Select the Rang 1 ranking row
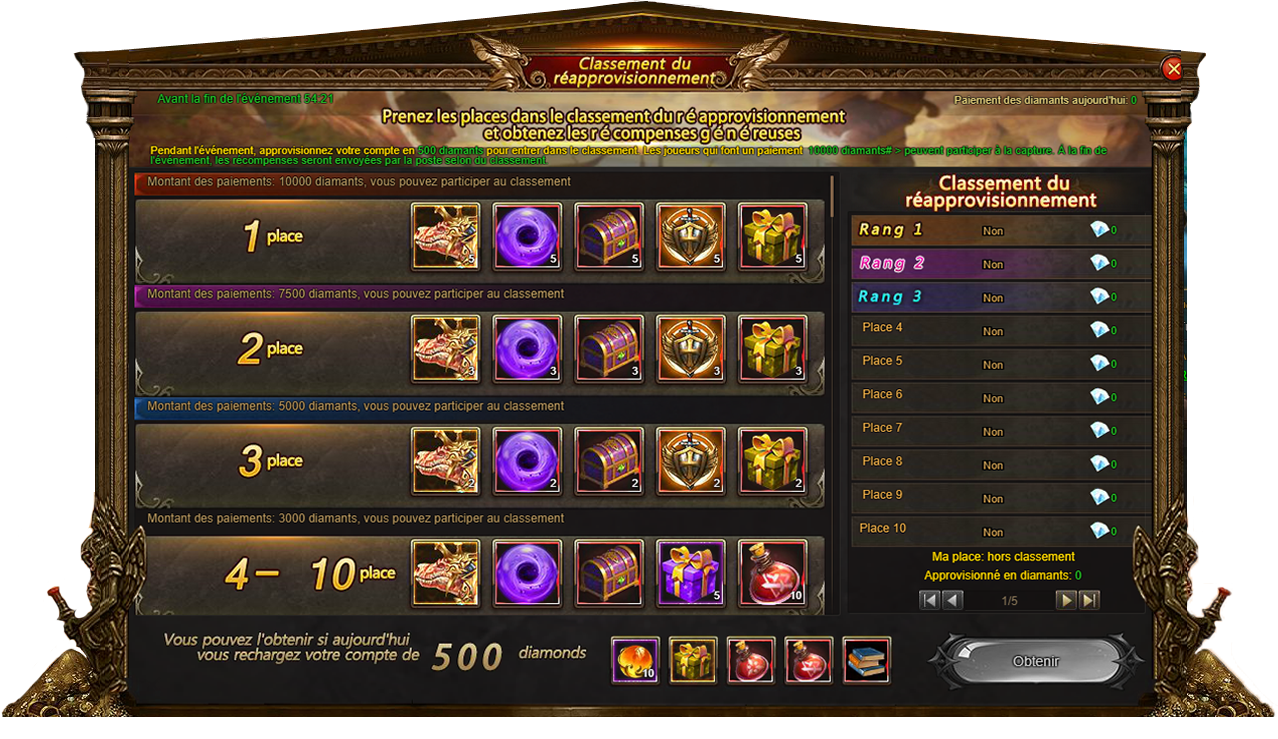Viewport: 1278px width, 739px height. click(x=1000, y=231)
